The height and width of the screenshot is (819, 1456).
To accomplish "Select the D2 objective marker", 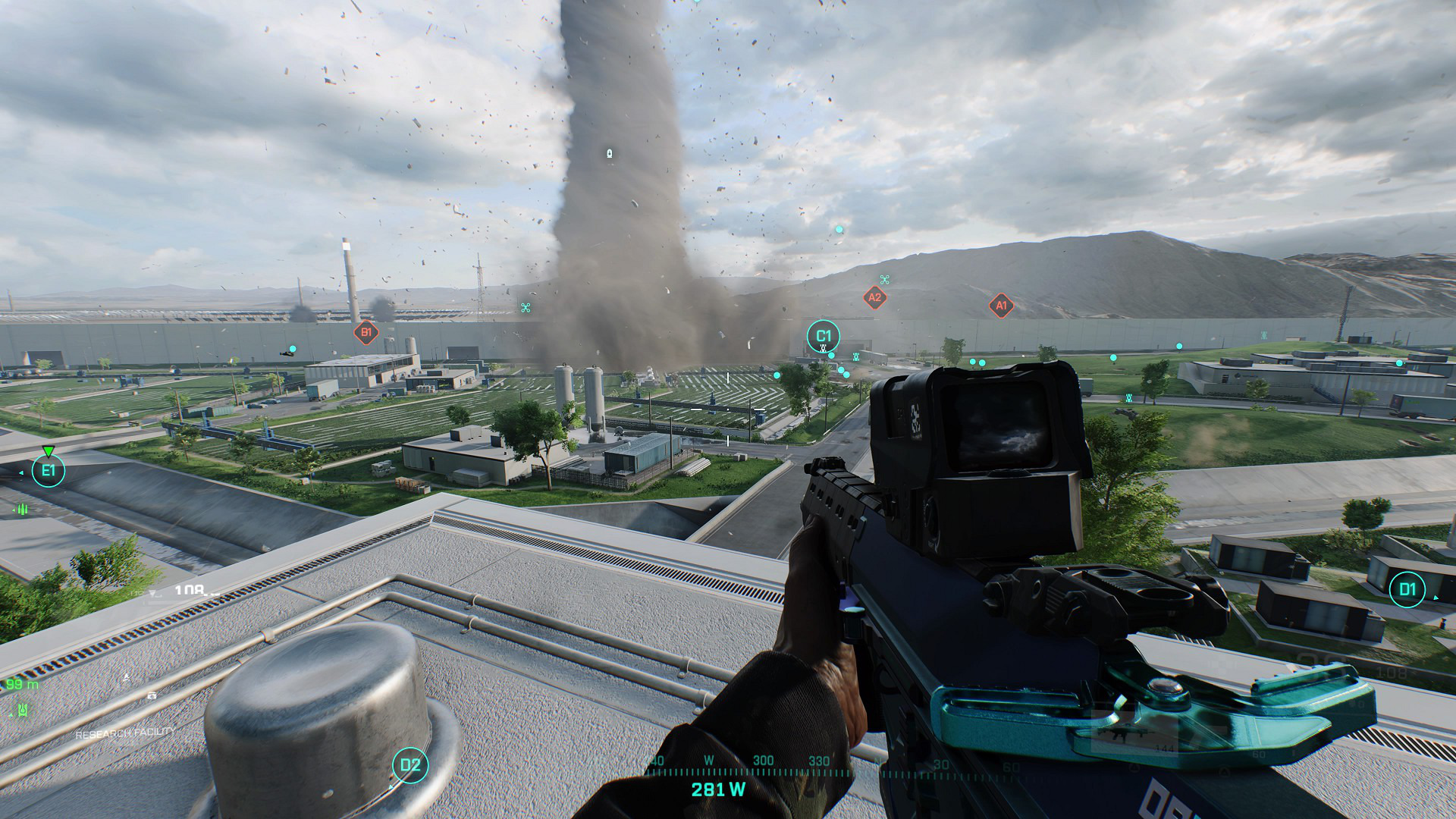I will point(410,764).
